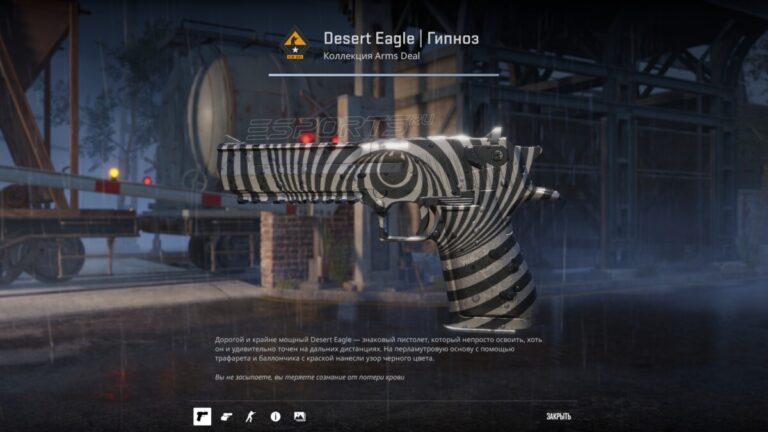The width and height of the screenshot is (768, 432).
Task: Show the skin on the character model
Action: point(251,416)
